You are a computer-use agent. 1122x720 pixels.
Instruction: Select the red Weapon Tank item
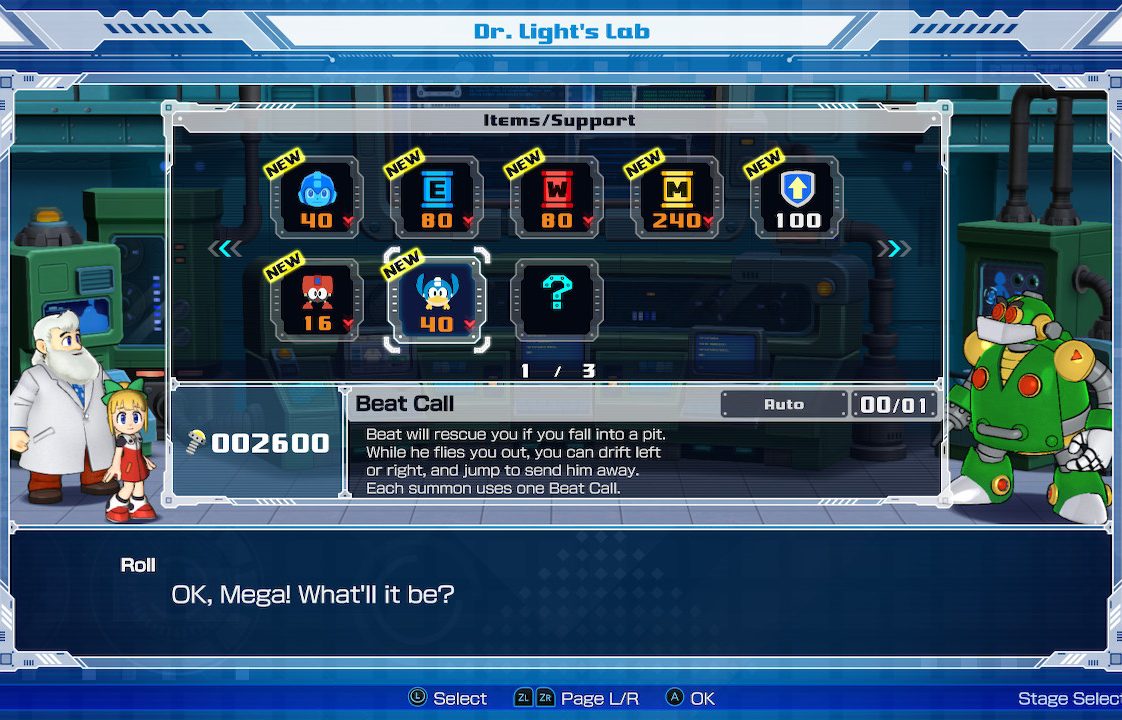[557, 197]
